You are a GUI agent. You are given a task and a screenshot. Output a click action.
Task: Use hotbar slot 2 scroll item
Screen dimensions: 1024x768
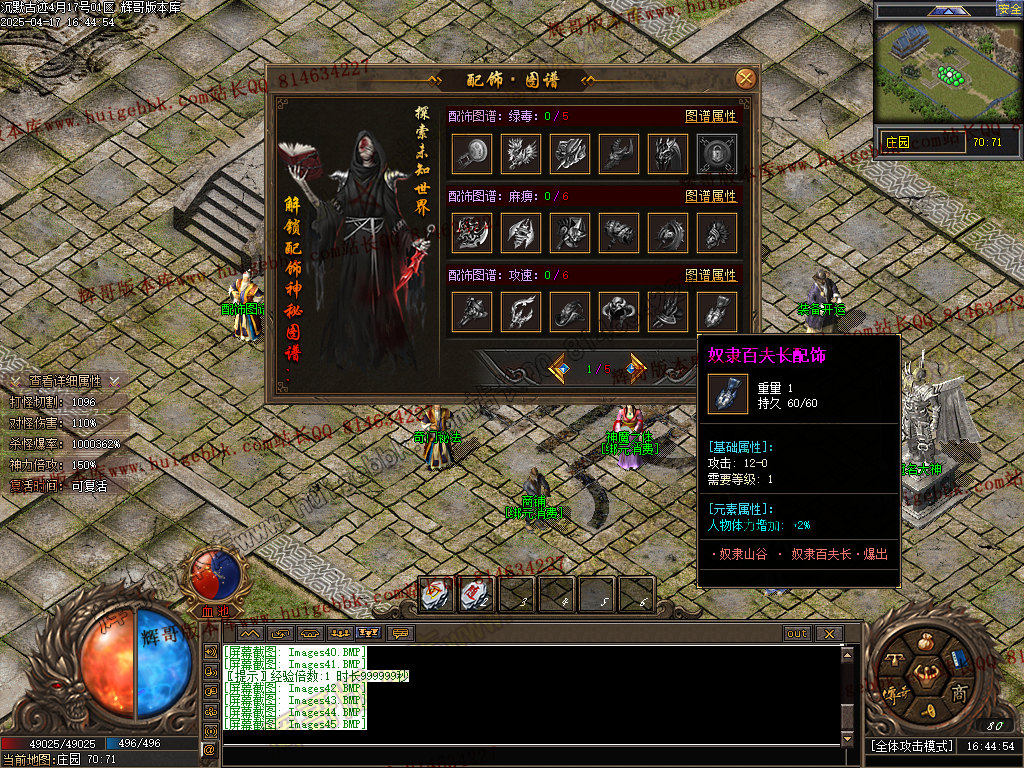(476, 595)
